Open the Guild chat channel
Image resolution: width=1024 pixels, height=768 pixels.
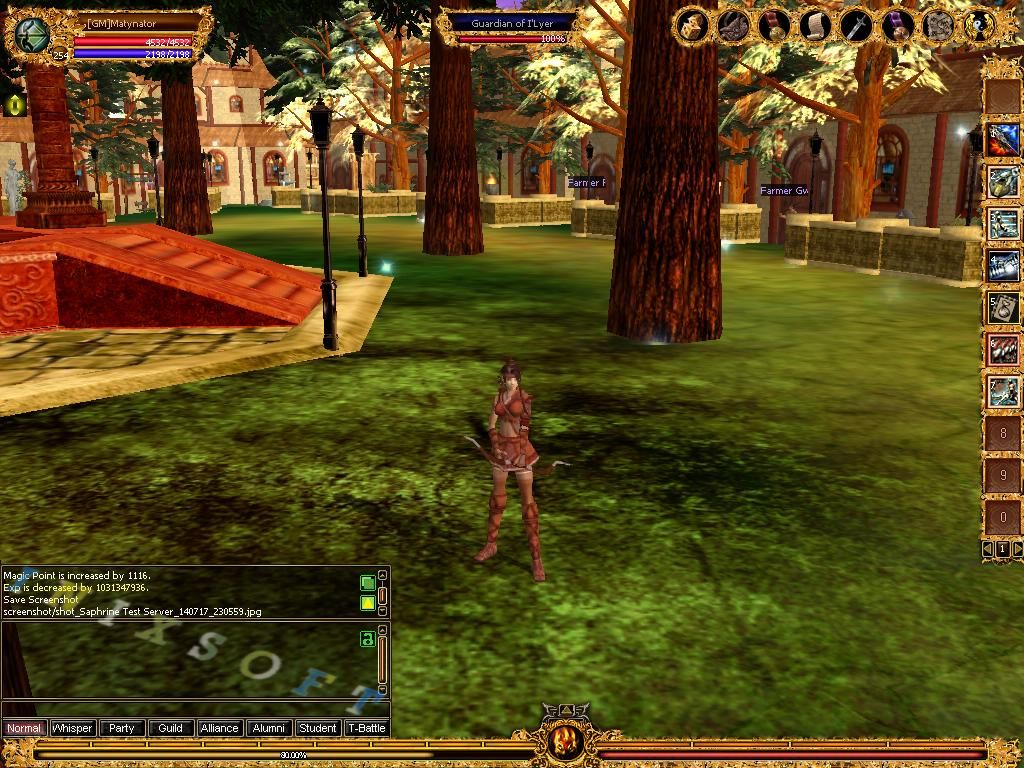coord(170,728)
